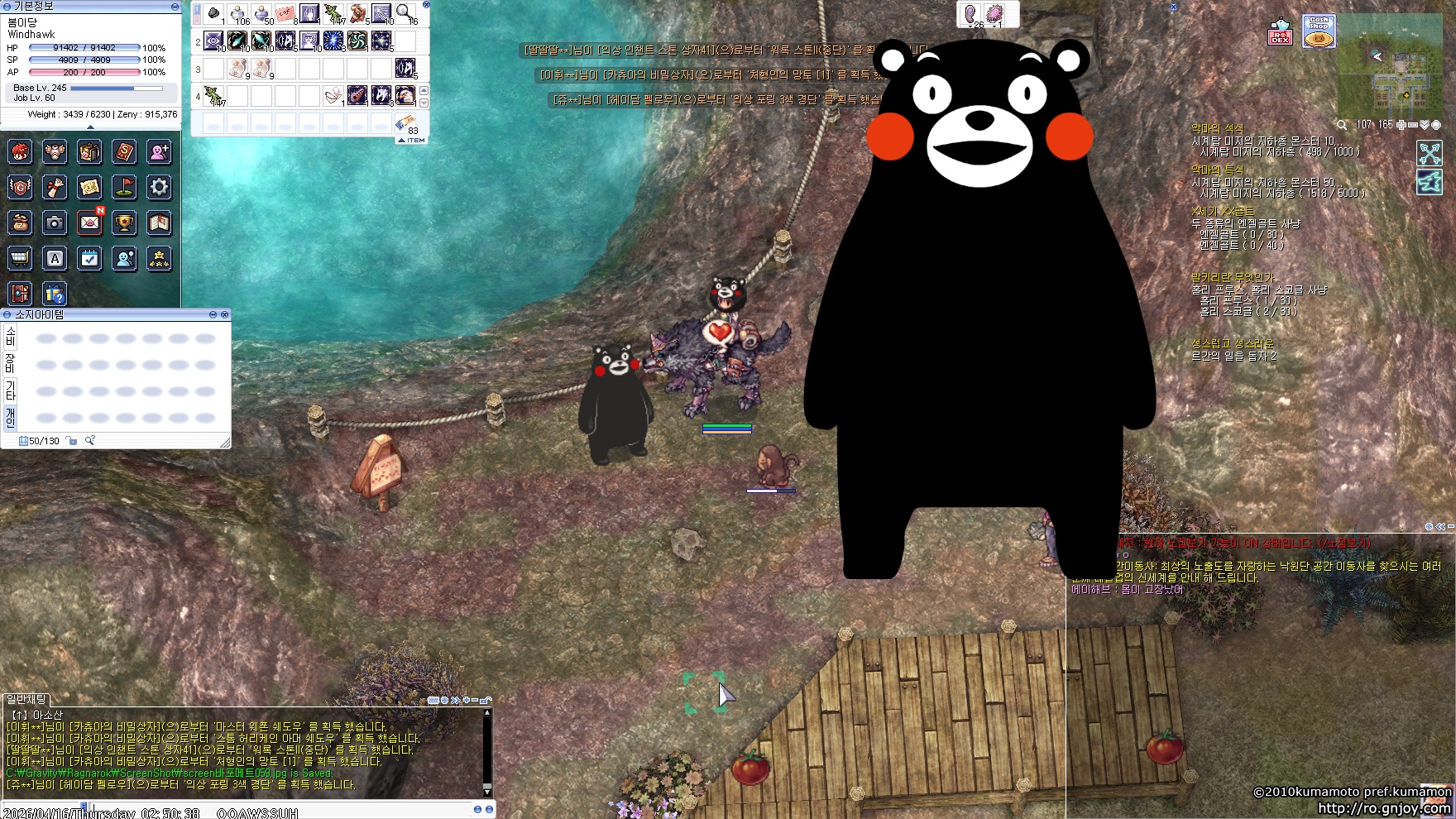Open the shopping cart menu icon
Screen dimensions: 1456x819
pyautogui.click(x=20, y=258)
